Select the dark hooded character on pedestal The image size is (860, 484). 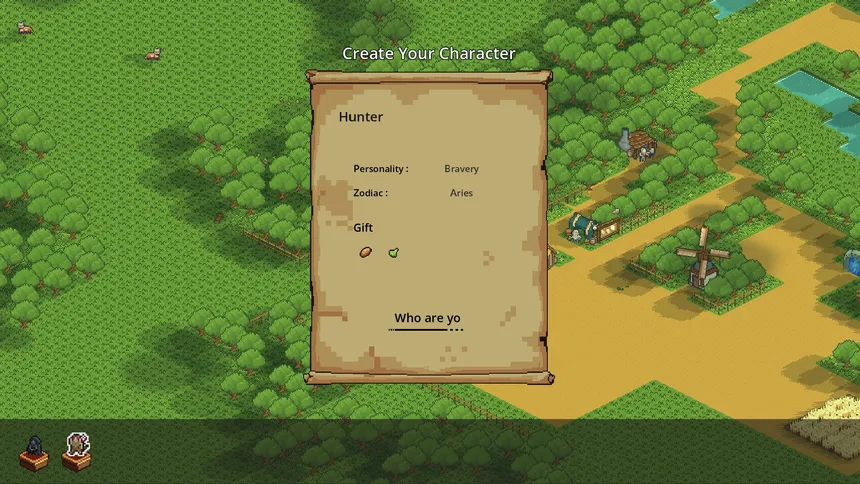click(34, 452)
